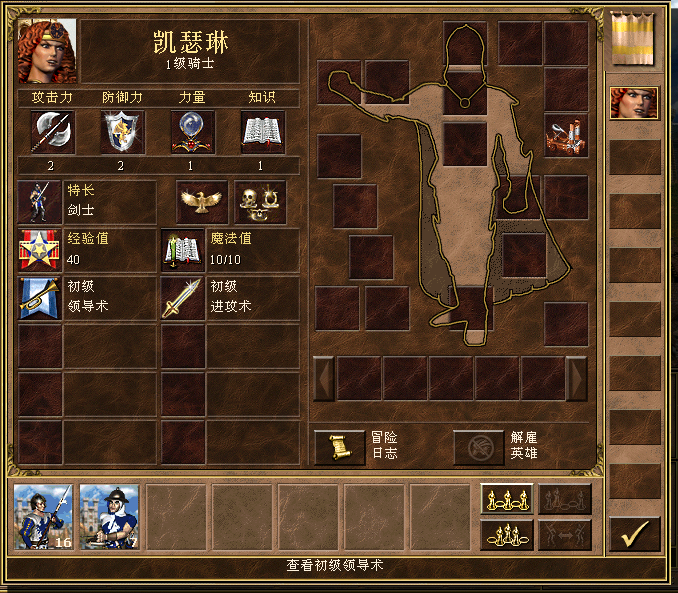Click the backpack's right arrow button

[577, 378]
